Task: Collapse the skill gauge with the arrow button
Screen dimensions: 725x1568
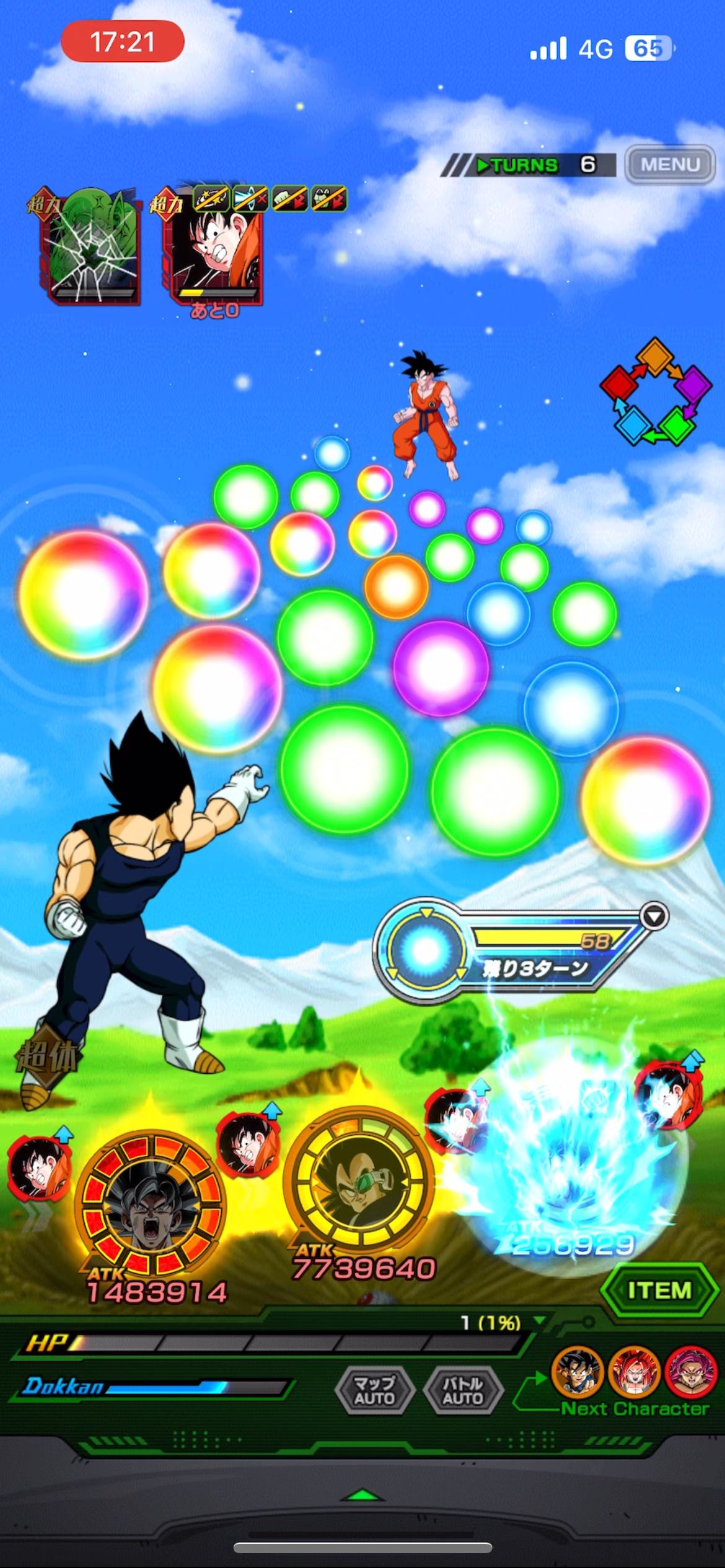Action: 654,916
